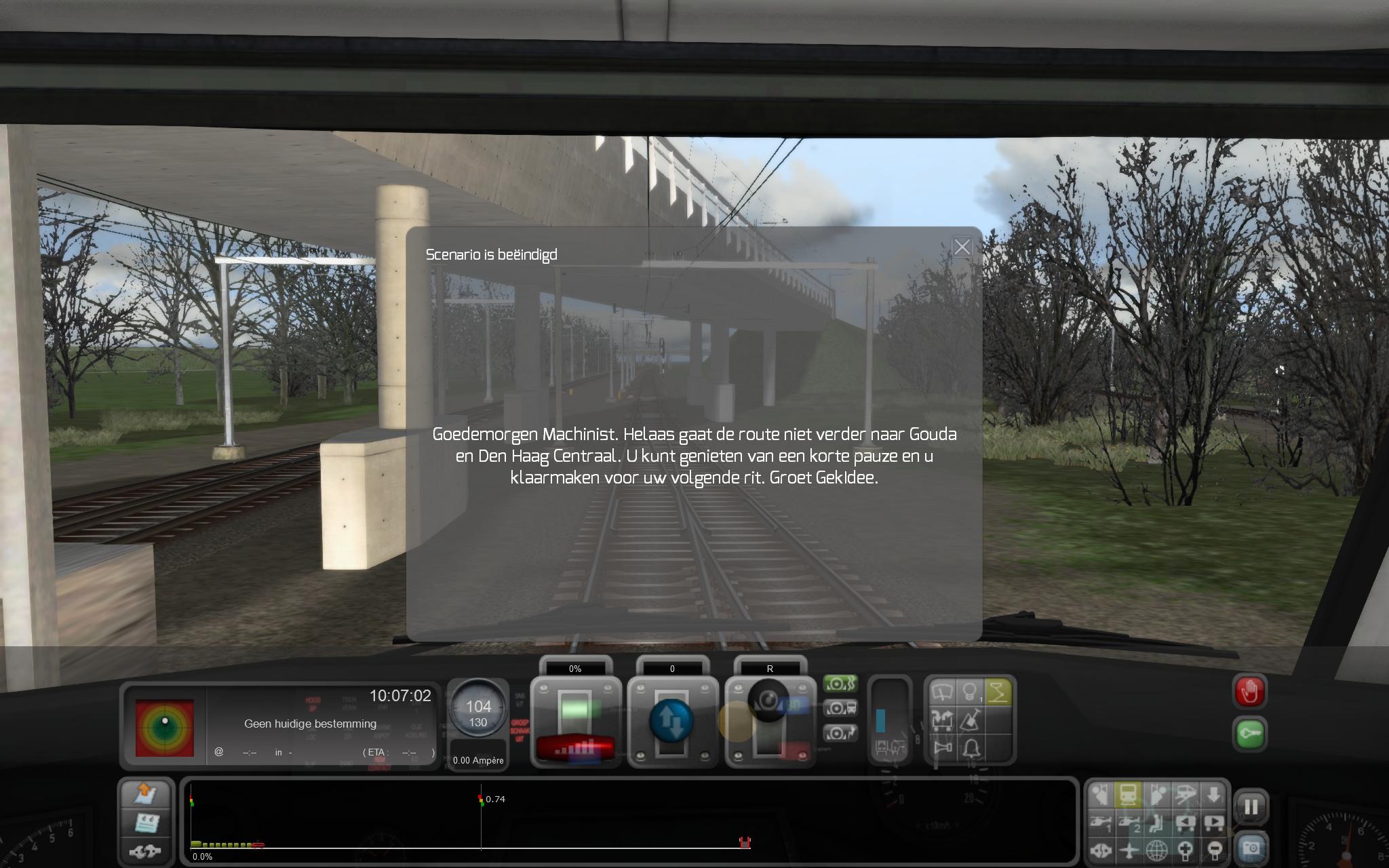Open the assignment list icon

click(146, 822)
